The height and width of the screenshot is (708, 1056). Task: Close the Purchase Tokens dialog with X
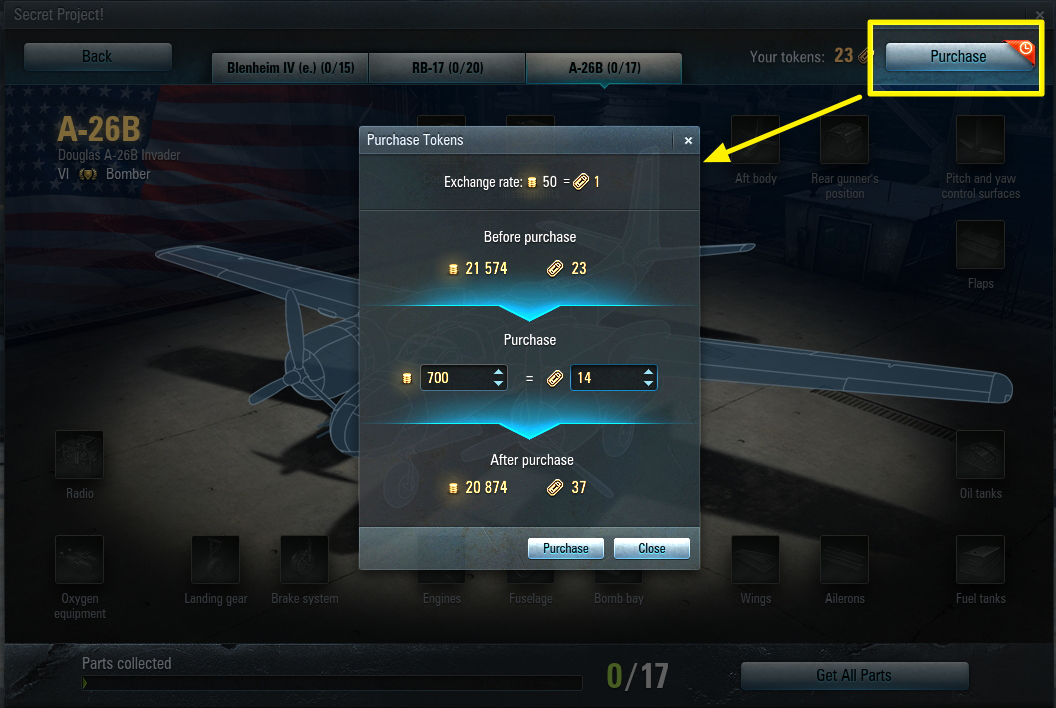click(688, 141)
